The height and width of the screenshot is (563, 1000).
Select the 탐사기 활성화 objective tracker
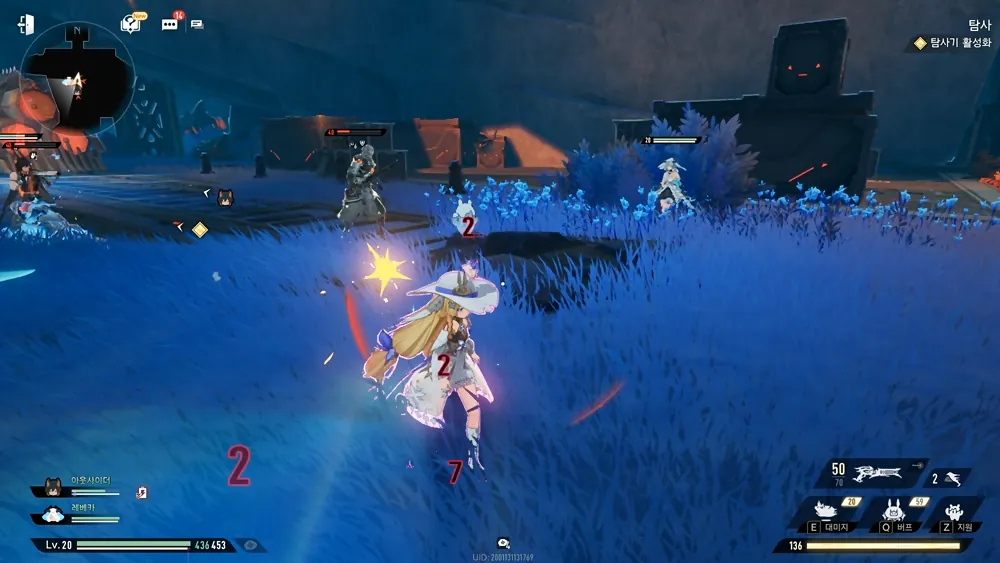click(951, 43)
